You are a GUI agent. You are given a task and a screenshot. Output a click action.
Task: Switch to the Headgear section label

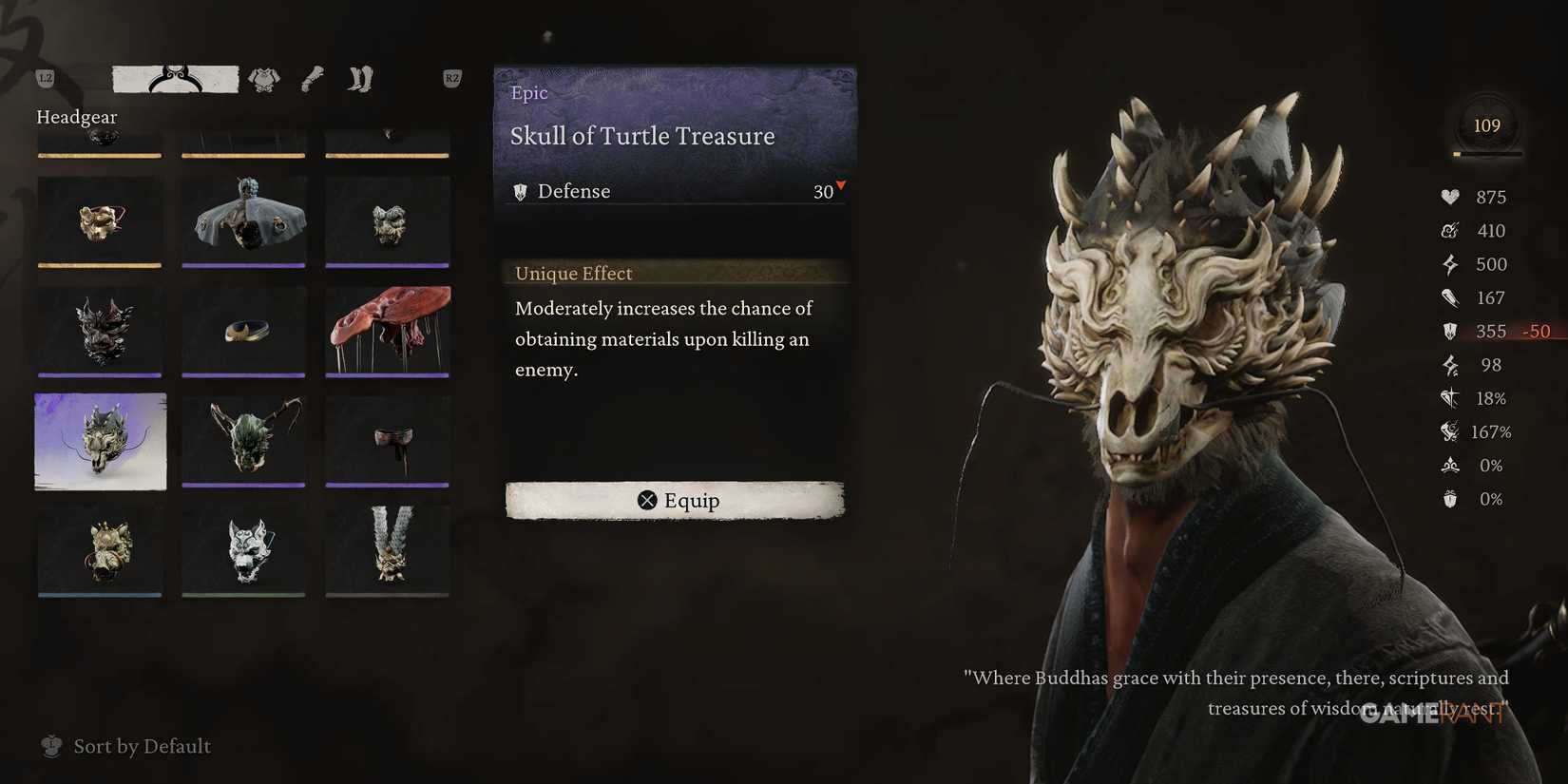coord(76,116)
